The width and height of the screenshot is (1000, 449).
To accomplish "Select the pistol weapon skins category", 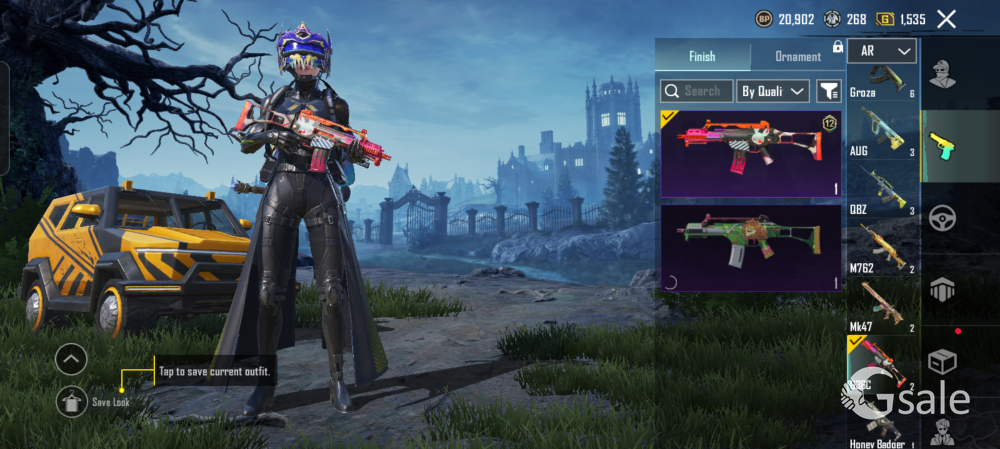I will tap(942, 145).
